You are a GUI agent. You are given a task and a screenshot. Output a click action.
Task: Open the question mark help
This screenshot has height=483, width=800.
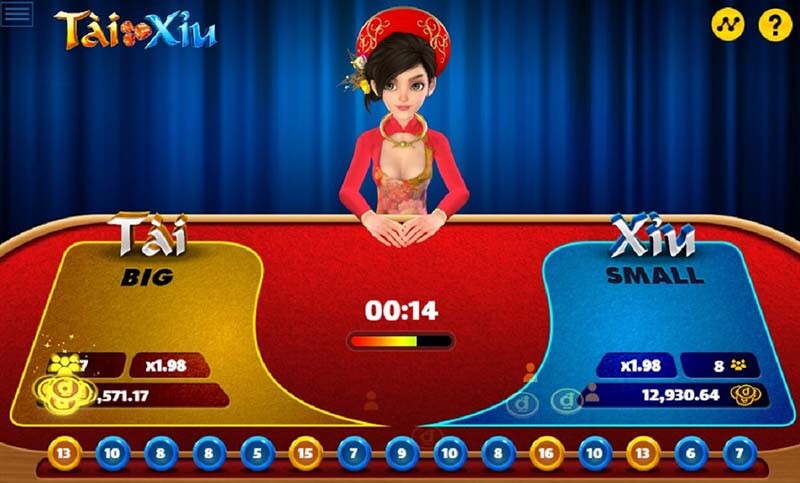coord(775,23)
